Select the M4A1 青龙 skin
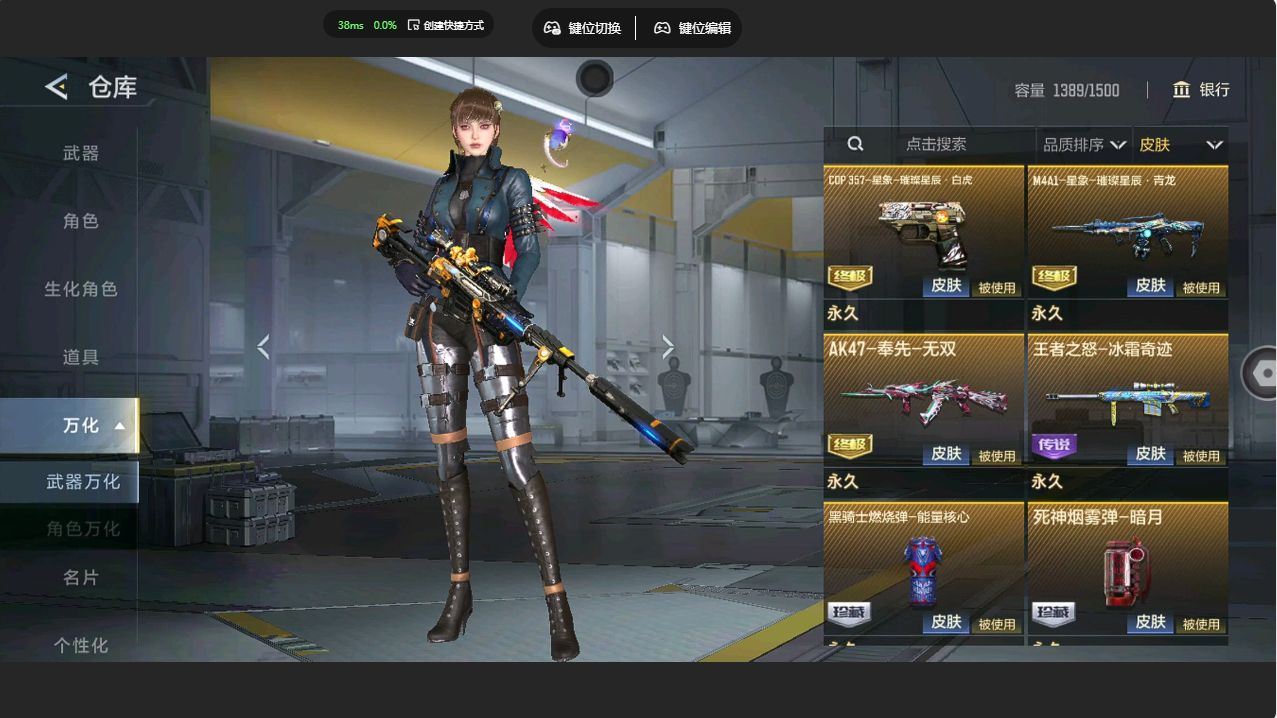The image size is (1277, 718). pyautogui.click(x=1128, y=232)
